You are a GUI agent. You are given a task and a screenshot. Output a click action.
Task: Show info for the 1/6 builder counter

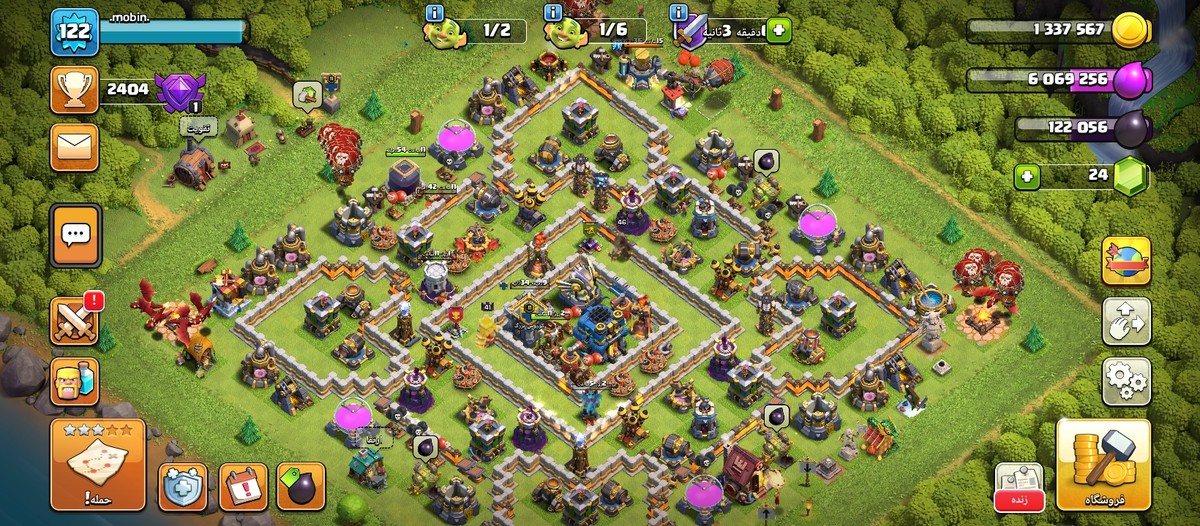coord(554,13)
